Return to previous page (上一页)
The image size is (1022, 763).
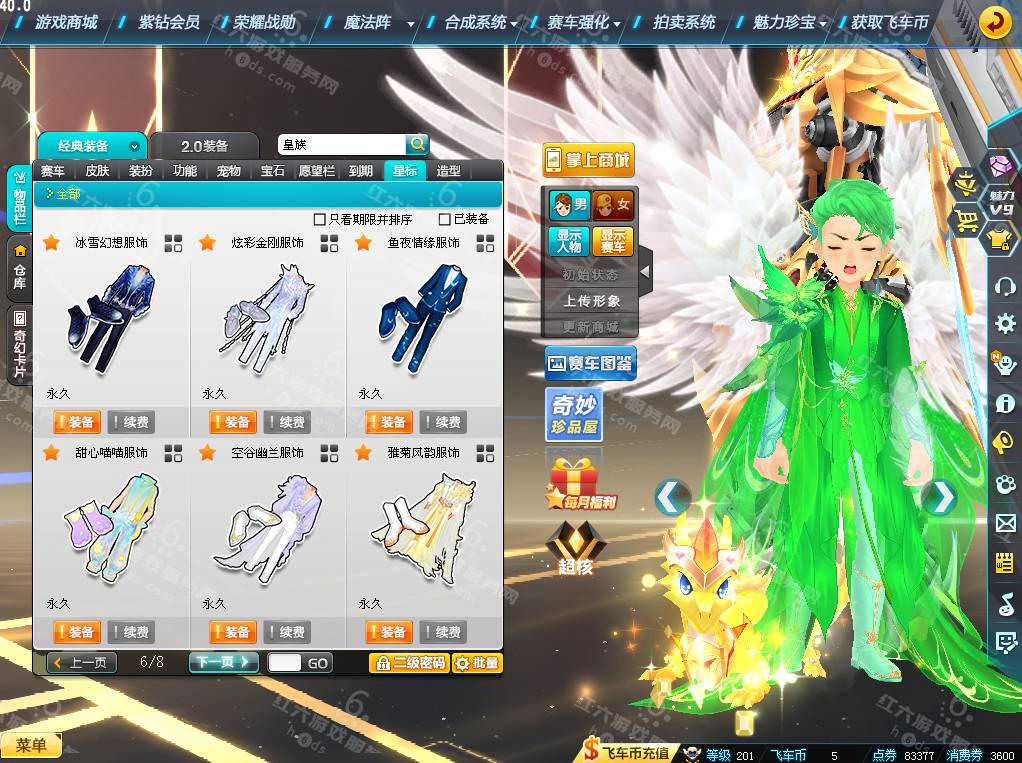click(82, 662)
